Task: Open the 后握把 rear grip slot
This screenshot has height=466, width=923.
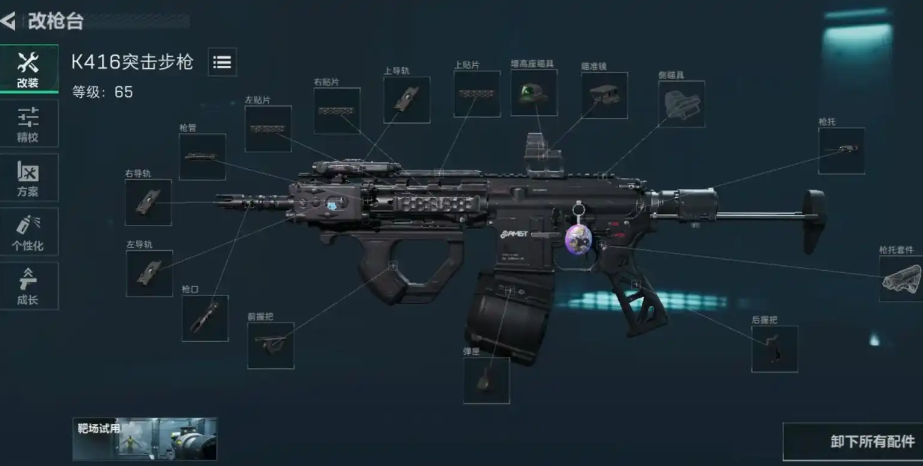Action: 774,348
